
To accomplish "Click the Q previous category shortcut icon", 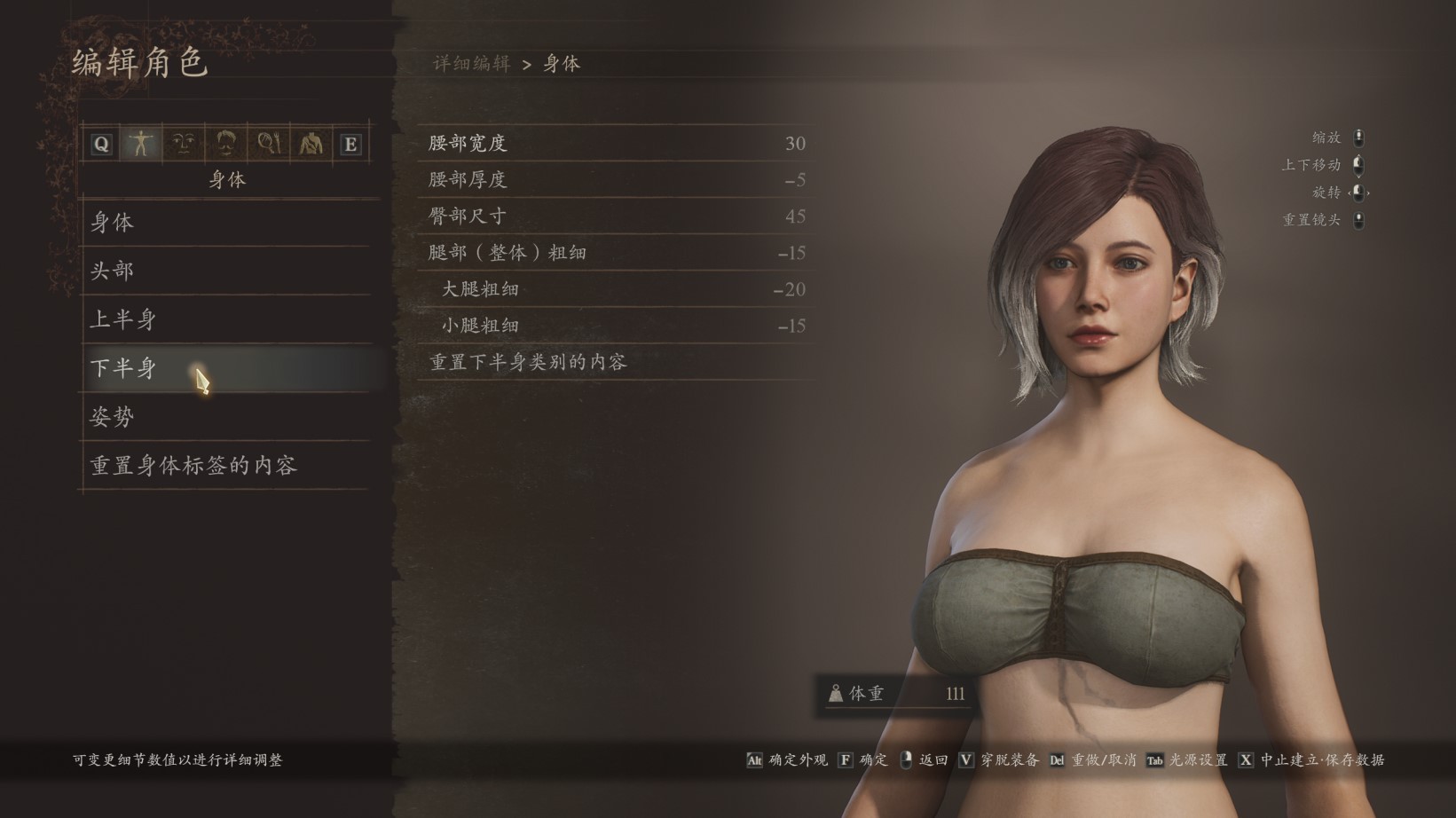I will click(x=100, y=144).
